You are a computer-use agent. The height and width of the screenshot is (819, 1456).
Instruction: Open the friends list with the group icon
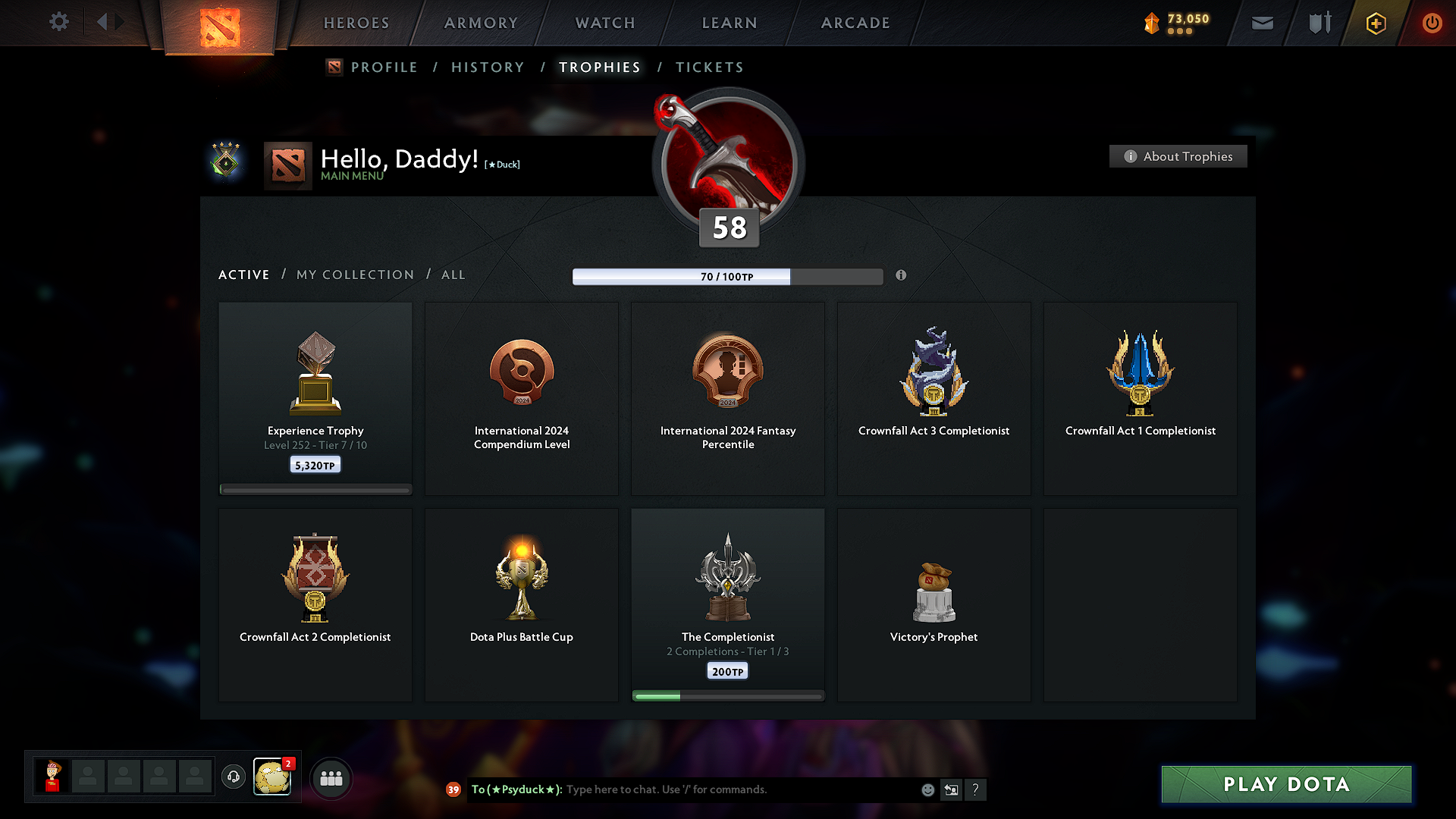(x=331, y=778)
